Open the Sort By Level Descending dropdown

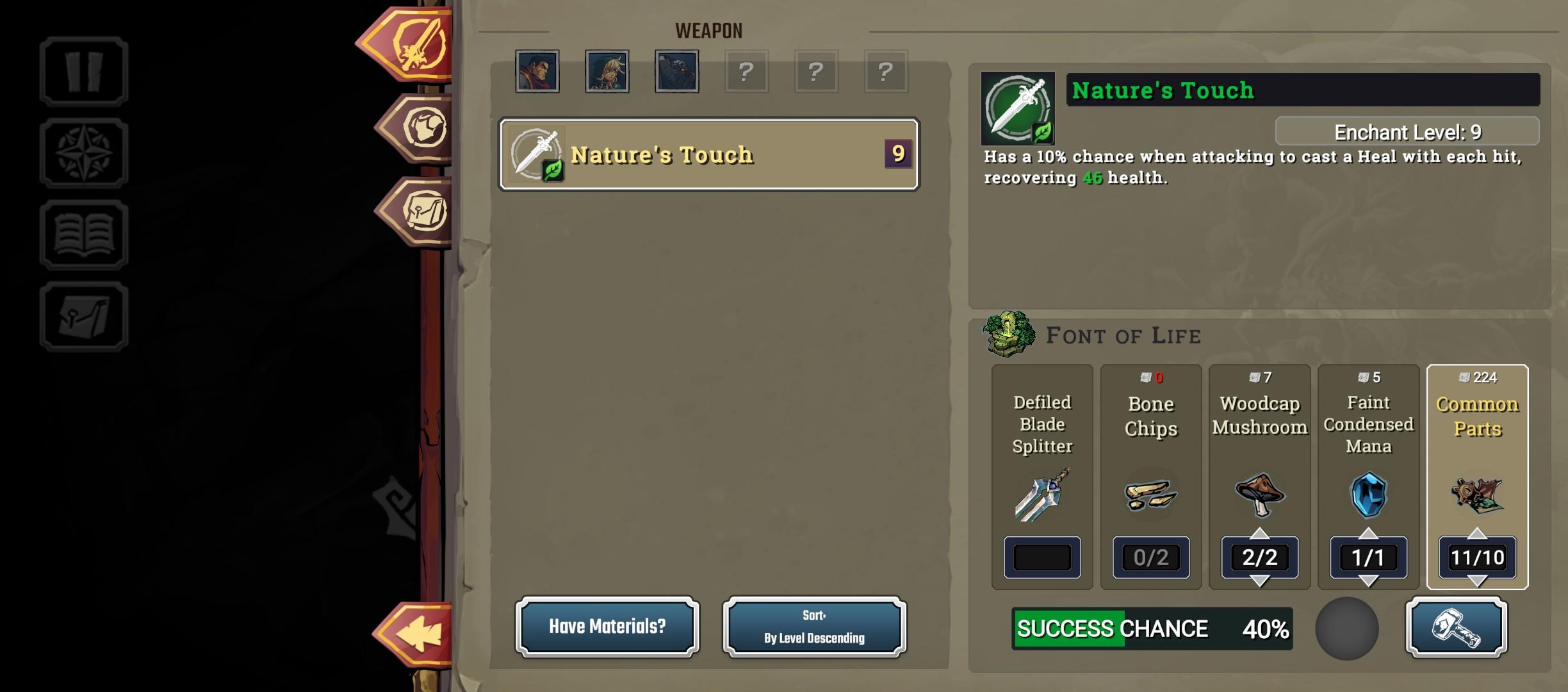tap(813, 627)
